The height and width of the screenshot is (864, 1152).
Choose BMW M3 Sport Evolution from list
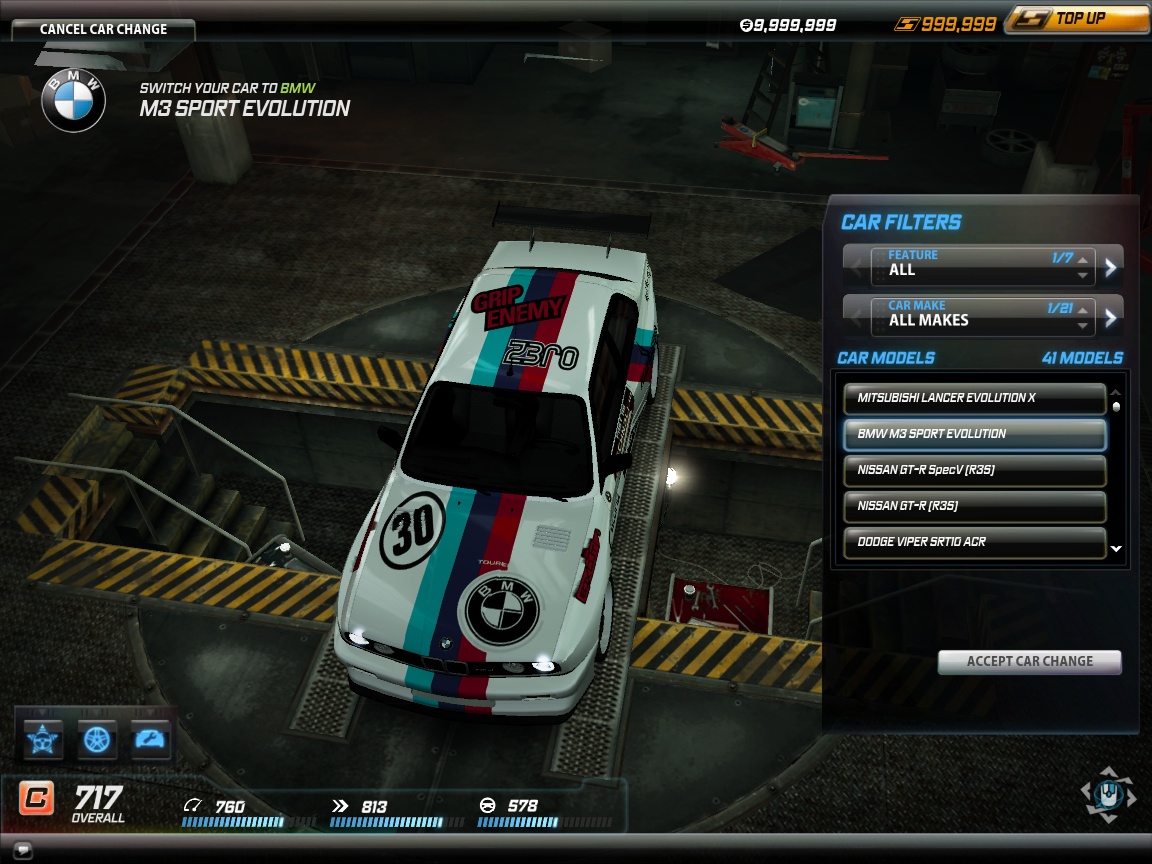pyautogui.click(x=975, y=434)
